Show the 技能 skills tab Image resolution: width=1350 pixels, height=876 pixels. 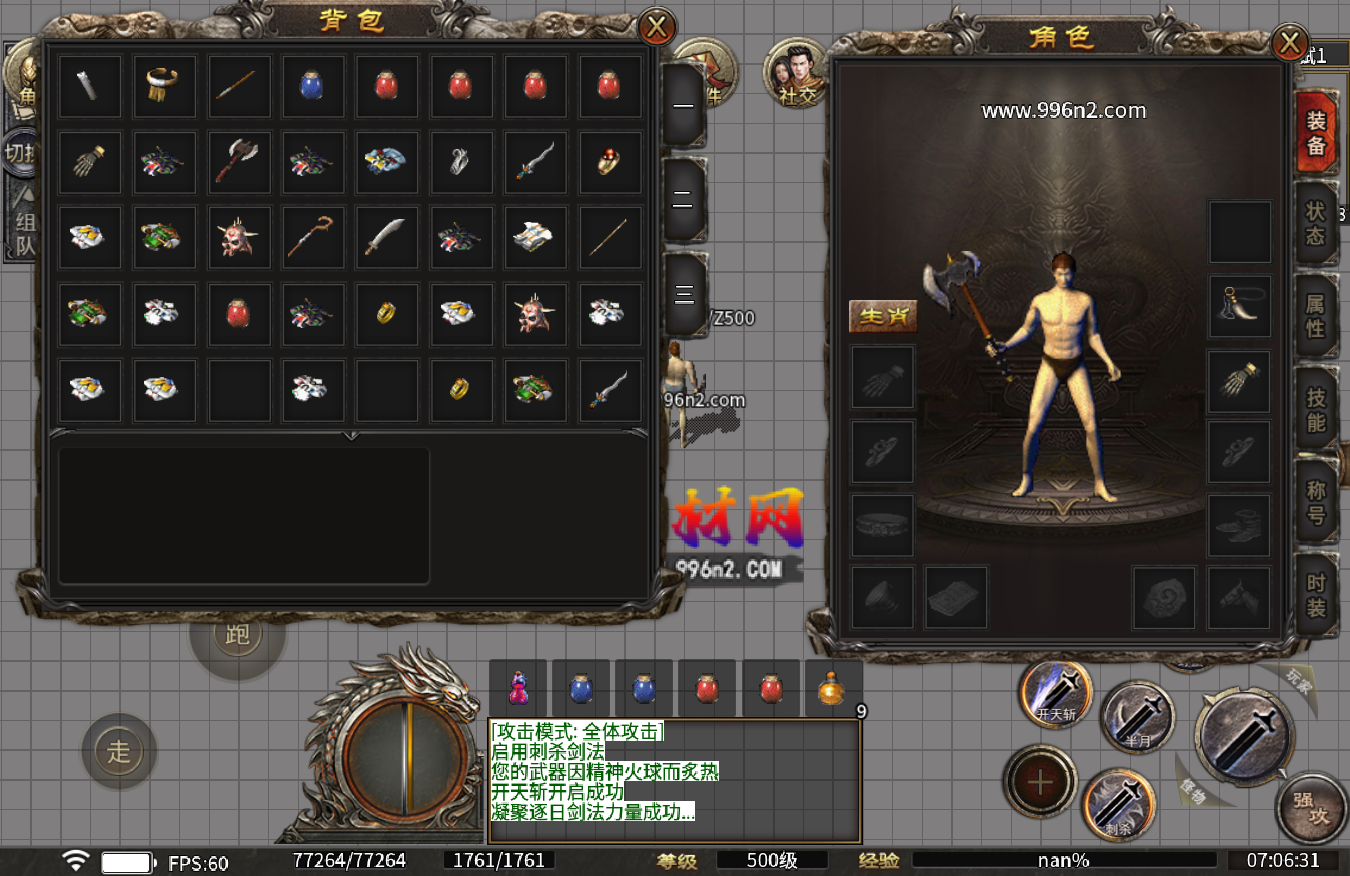[x=1316, y=408]
